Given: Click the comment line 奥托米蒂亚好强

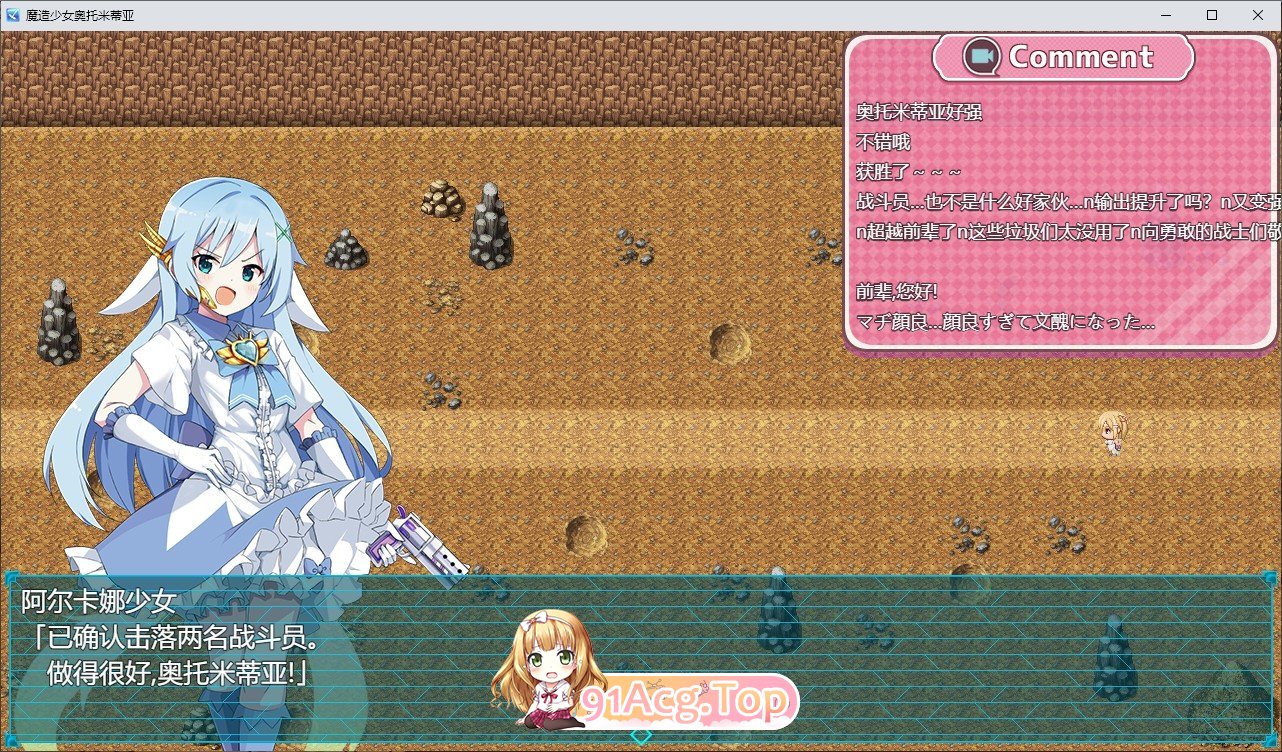Looking at the screenshot, I should coord(919,113).
